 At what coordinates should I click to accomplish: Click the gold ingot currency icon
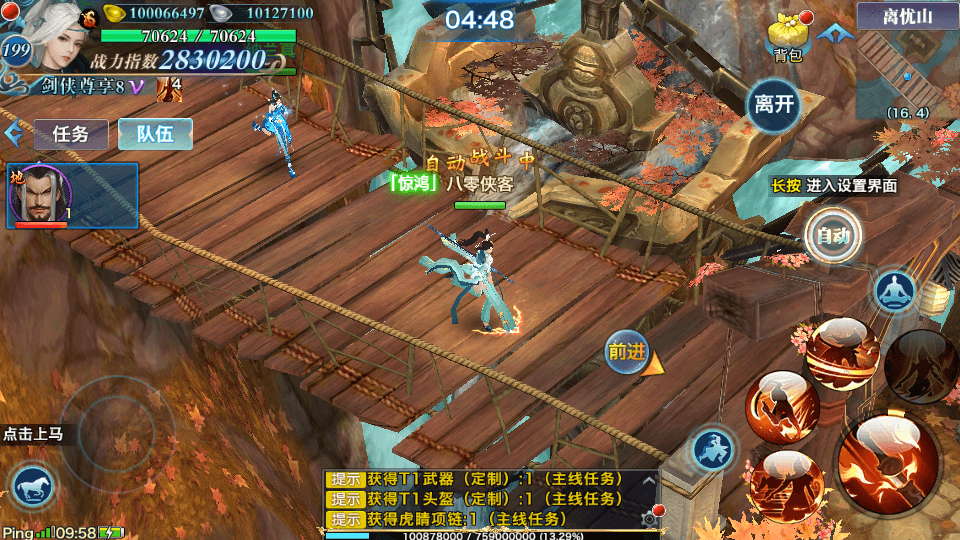pos(116,14)
